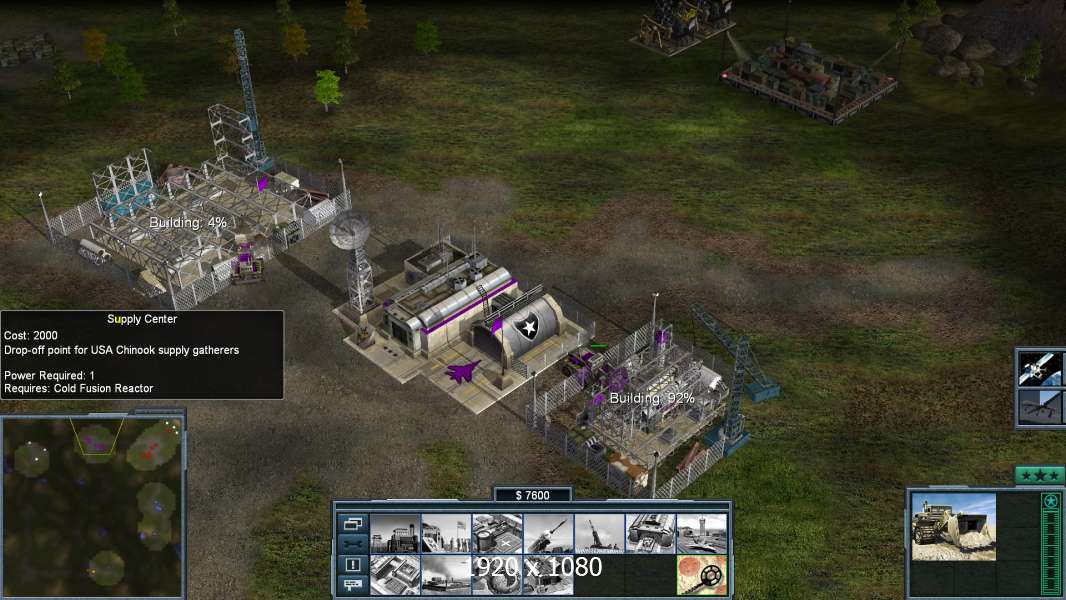
Task: Select the artillery cannon build icon
Action: point(599,533)
